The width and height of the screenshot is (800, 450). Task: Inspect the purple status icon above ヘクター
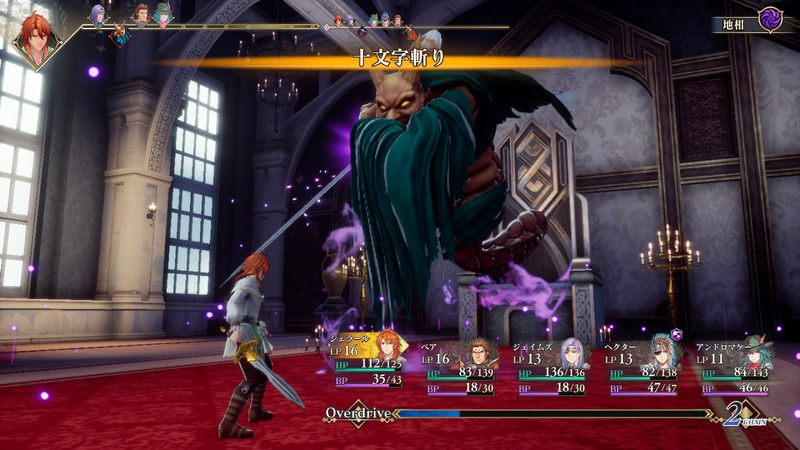tap(677, 334)
